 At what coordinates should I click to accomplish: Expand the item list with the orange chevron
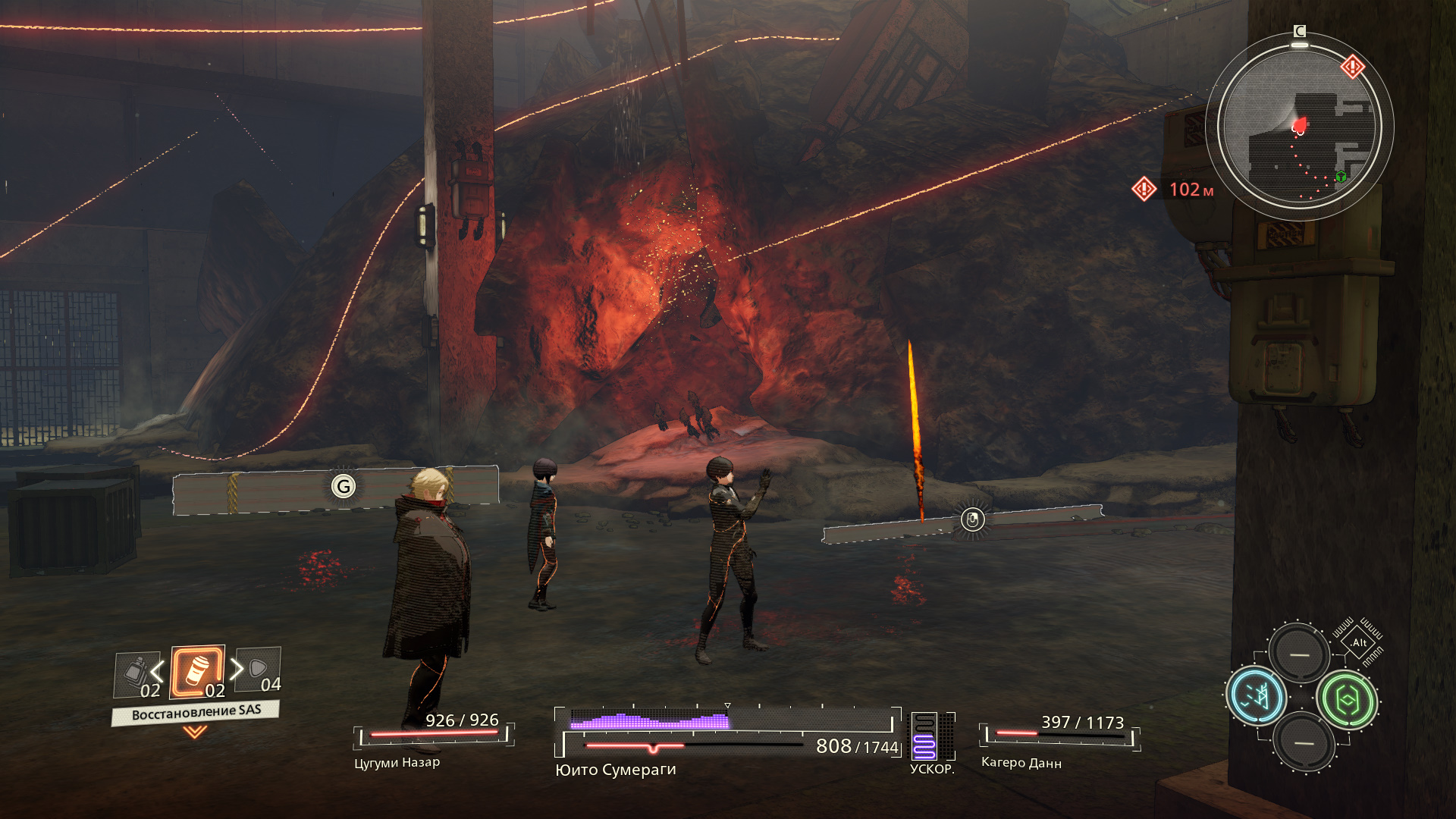tap(195, 732)
